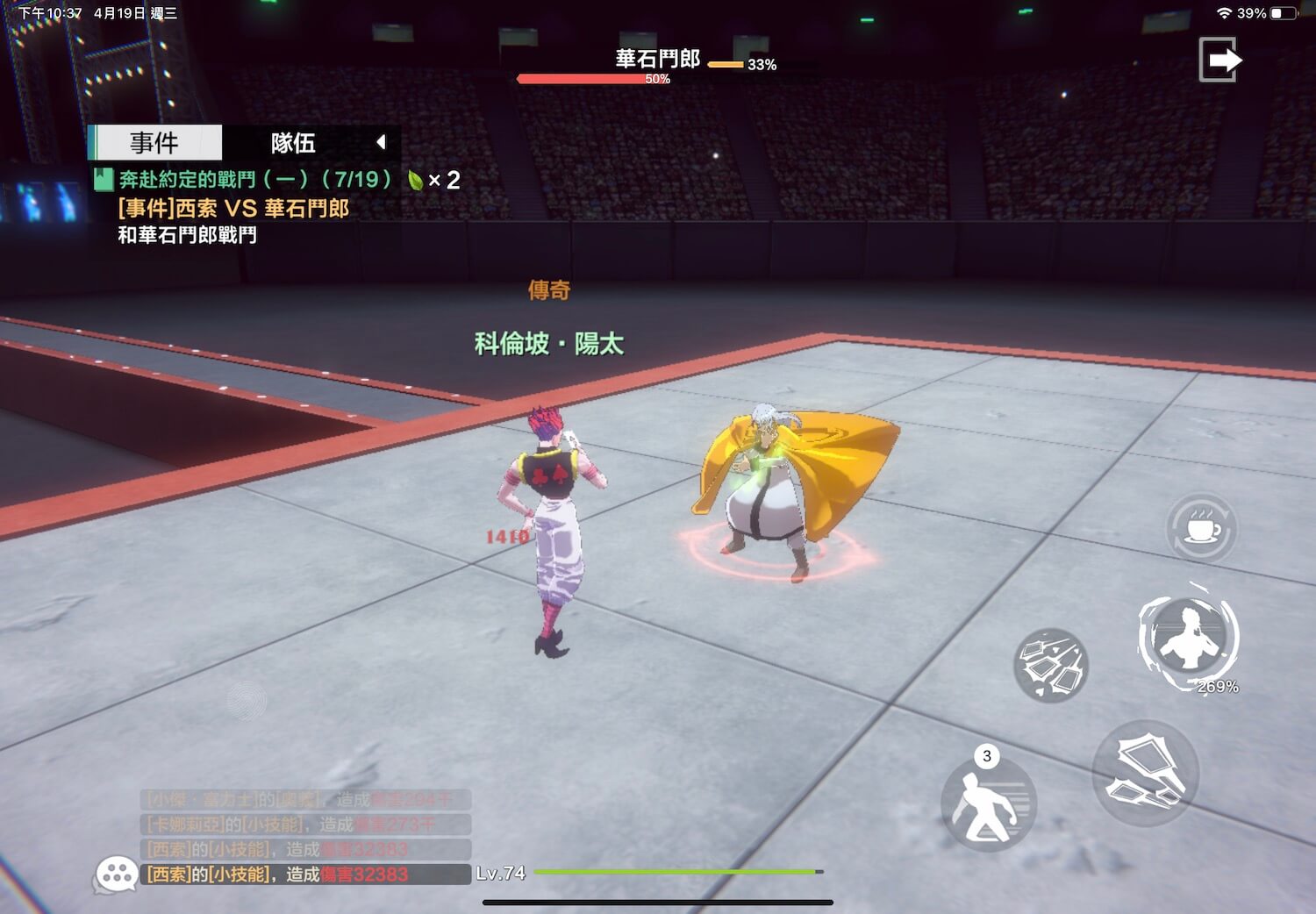Tap the fingerprint movement control
The image size is (1316, 914).
(247, 700)
